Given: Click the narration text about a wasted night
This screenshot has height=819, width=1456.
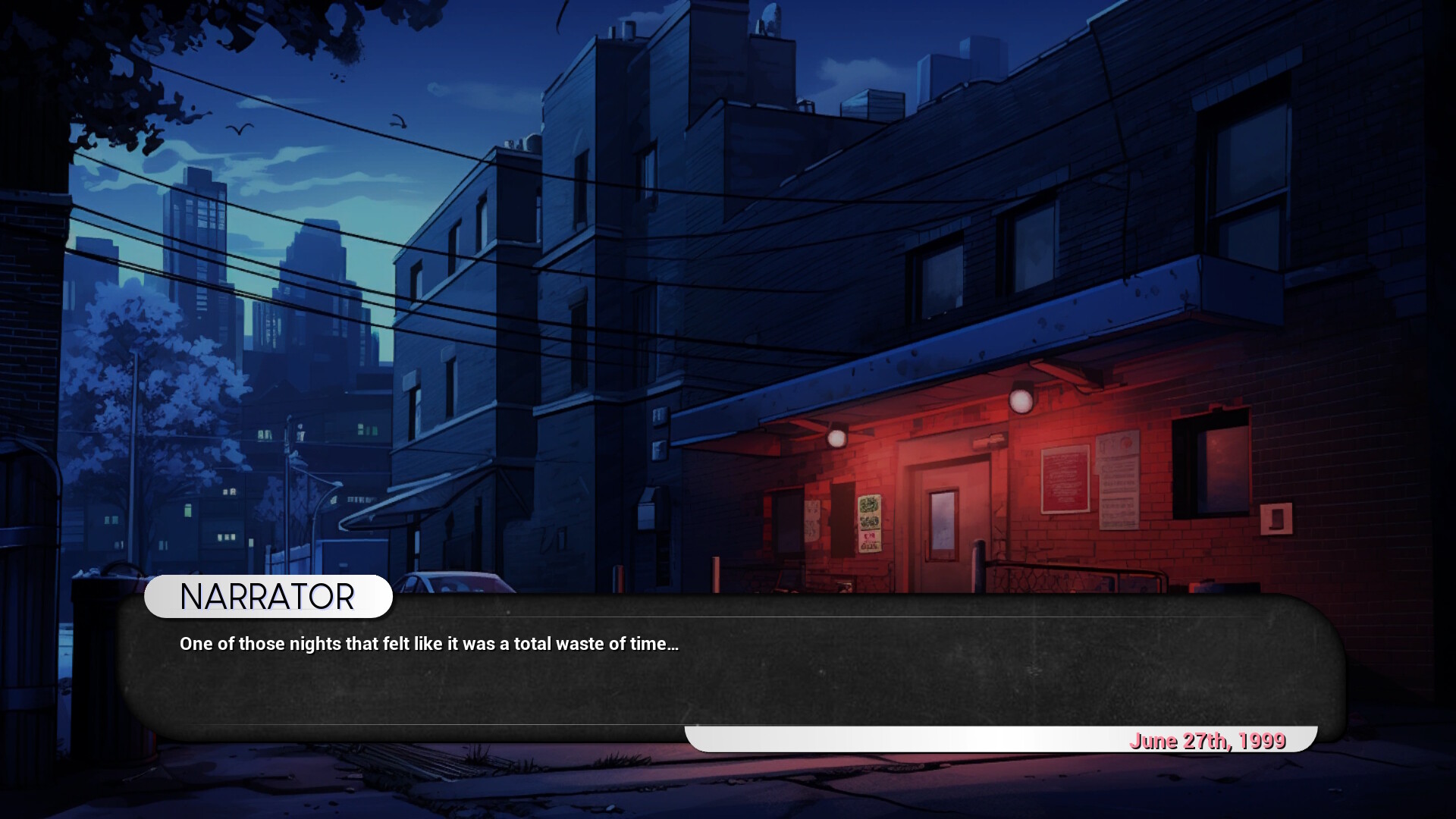Looking at the screenshot, I should click(x=429, y=644).
